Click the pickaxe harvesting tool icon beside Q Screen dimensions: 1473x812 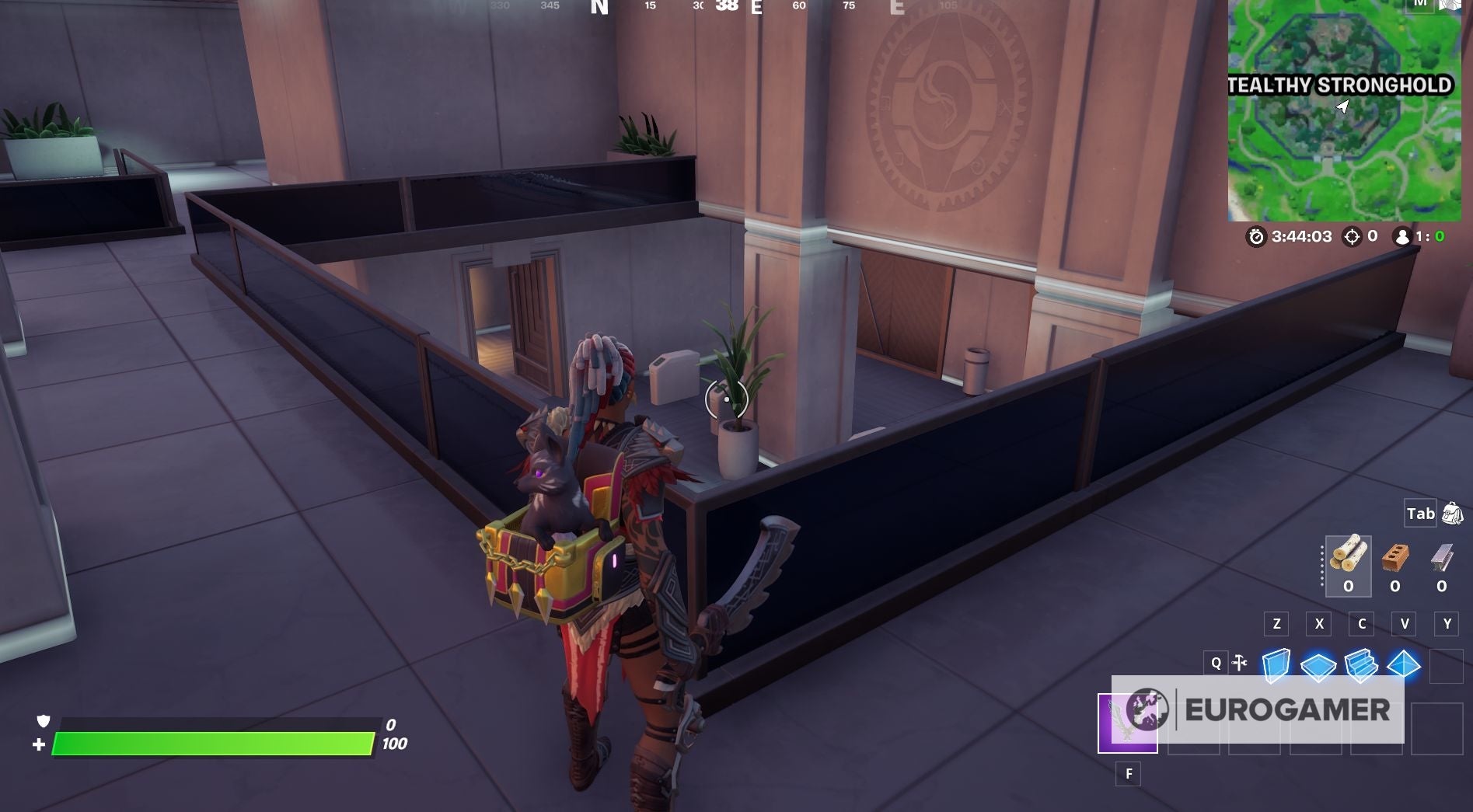tap(1239, 662)
